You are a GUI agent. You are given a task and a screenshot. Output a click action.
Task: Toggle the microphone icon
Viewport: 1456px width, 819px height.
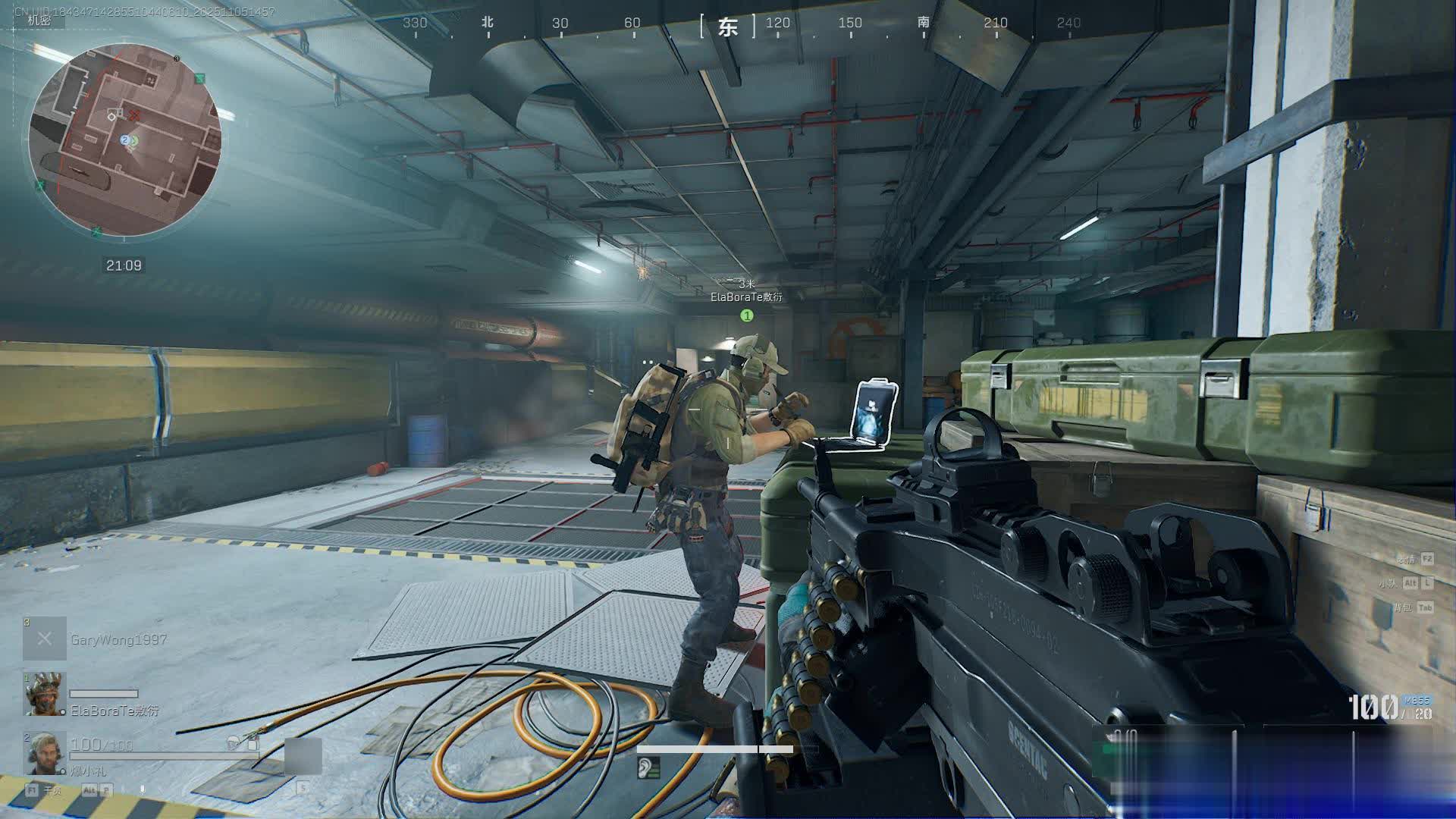142,789
